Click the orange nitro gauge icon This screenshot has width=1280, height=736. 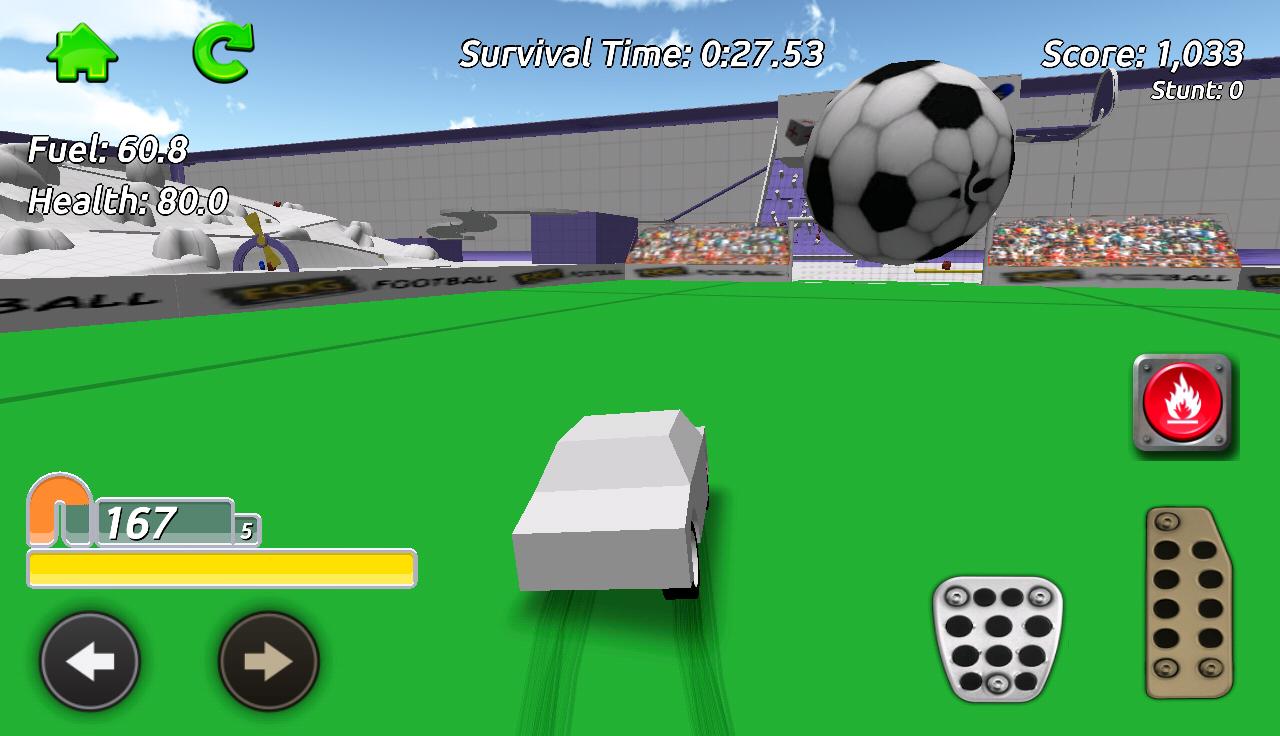click(58, 507)
